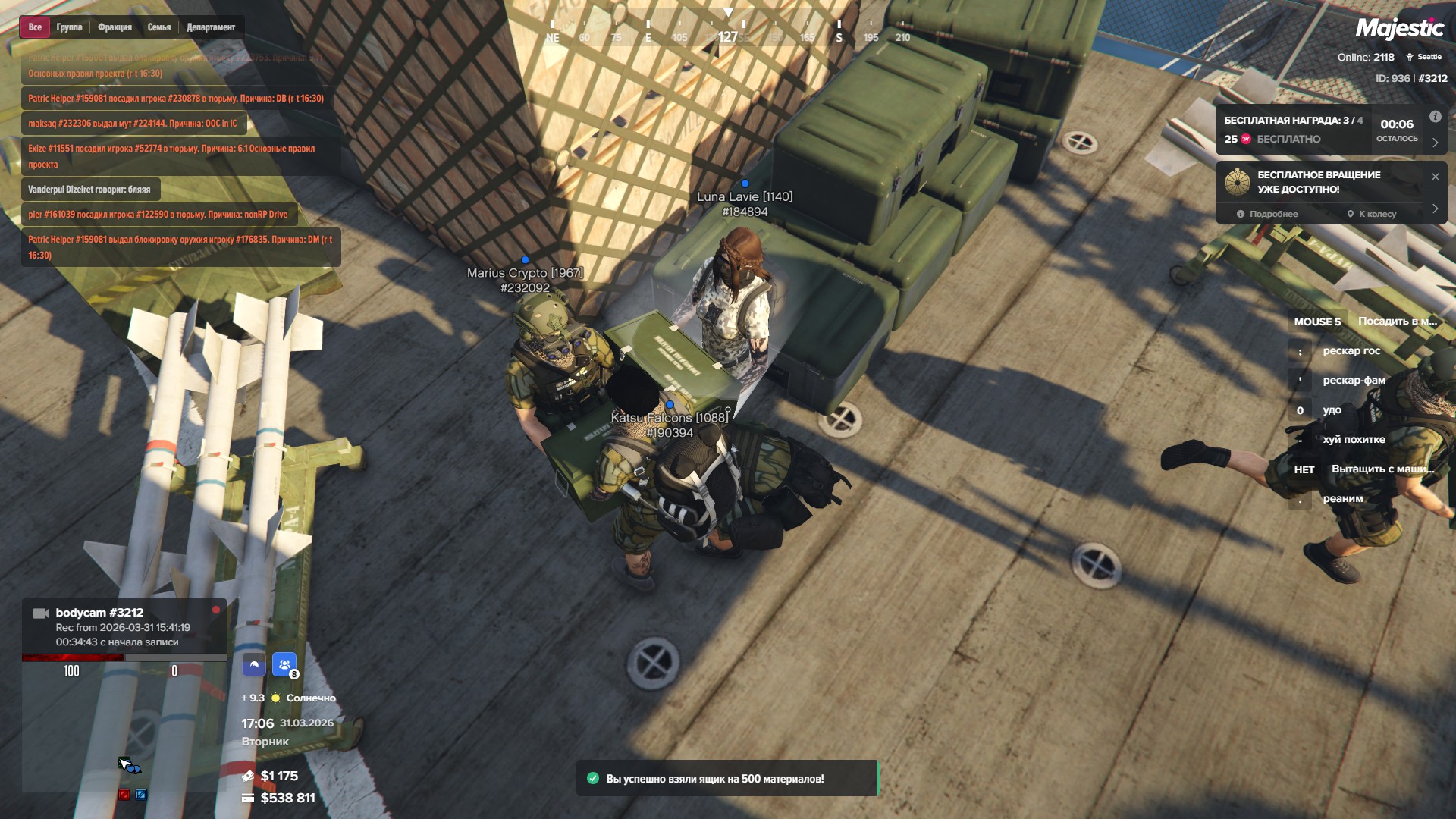Expand the free spin panel arrow
This screenshot has width=1456, height=819.
tap(1435, 209)
